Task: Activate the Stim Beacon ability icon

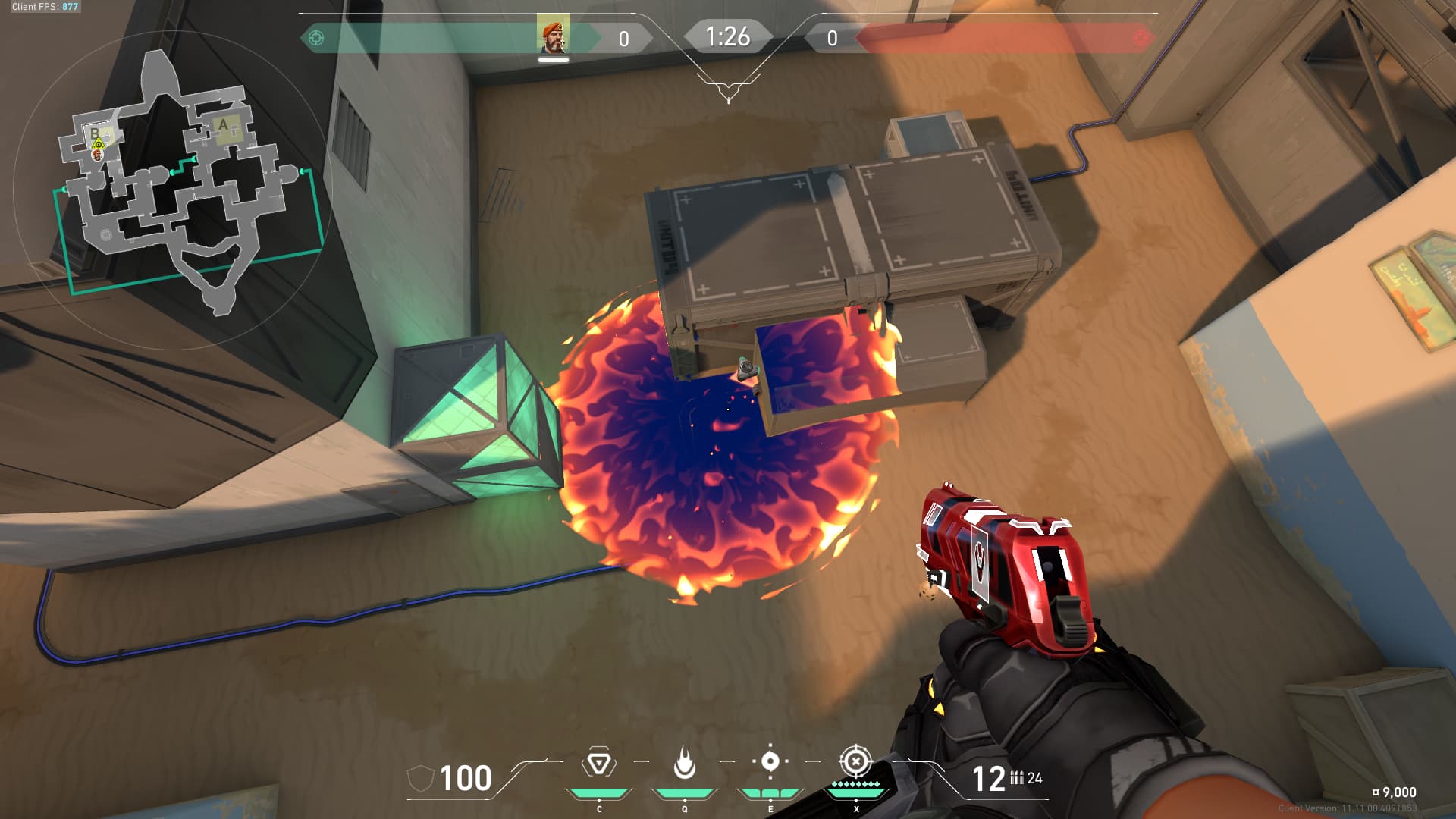Action: tap(599, 763)
